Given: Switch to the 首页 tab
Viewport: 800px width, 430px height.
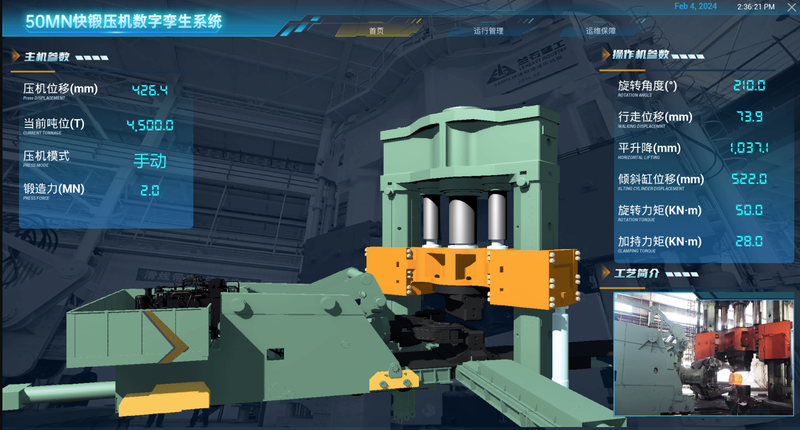Looking at the screenshot, I should (376, 31).
